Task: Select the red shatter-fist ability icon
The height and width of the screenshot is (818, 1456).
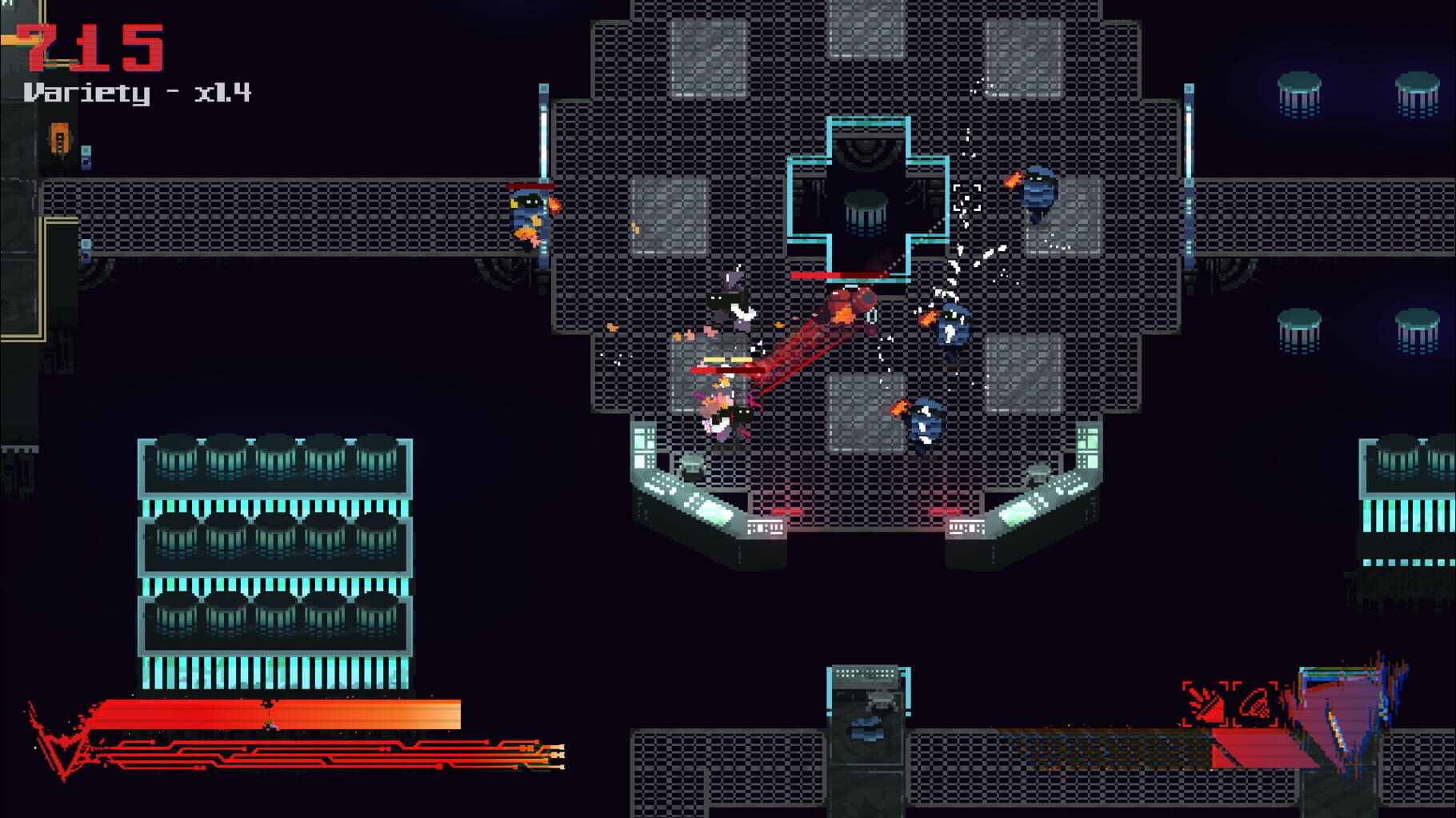Action: coord(1203,701)
